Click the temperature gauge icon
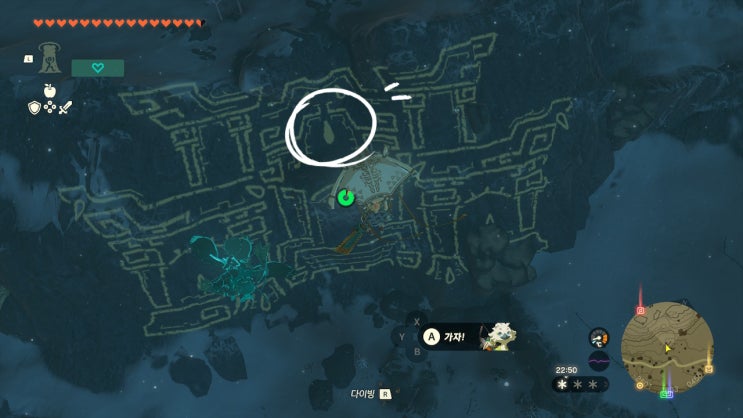This screenshot has width=743, height=418. (x=599, y=338)
